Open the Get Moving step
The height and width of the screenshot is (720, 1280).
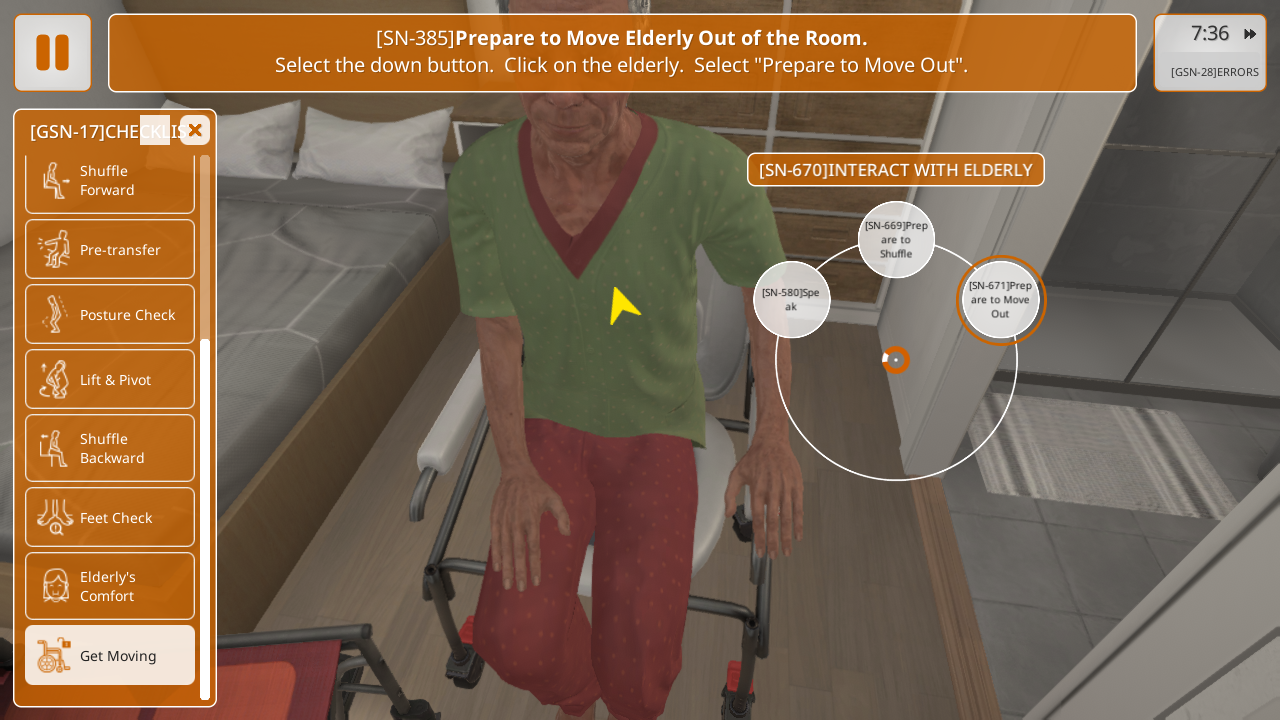pos(110,655)
